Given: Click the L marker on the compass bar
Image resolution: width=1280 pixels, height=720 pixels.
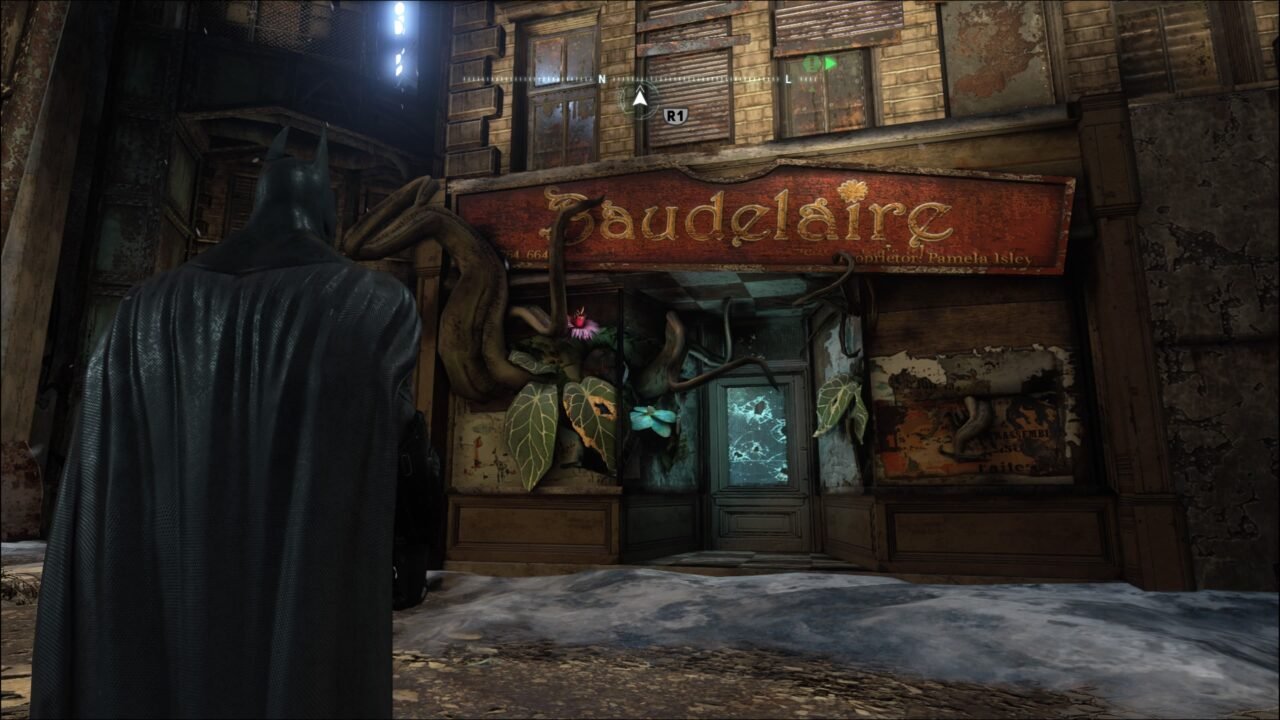Looking at the screenshot, I should (789, 79).
